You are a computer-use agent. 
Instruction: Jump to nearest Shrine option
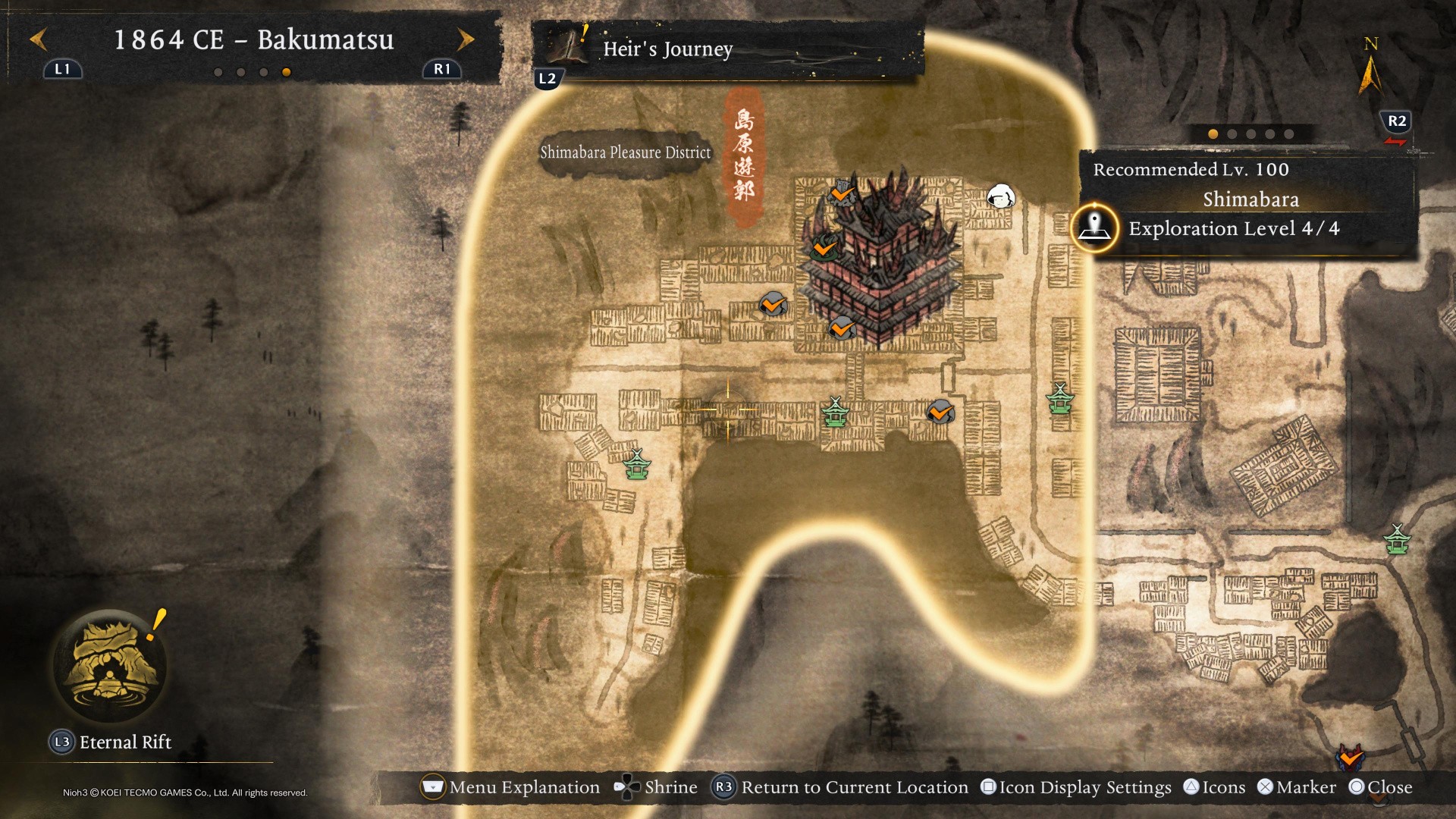(656, 787)
